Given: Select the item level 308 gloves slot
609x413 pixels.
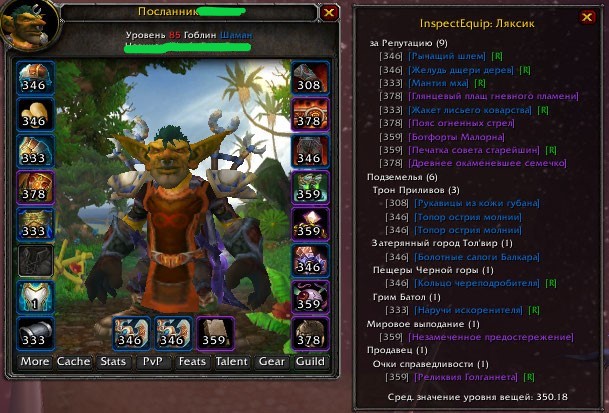Looking at the screenshot, I should [x=309, y=77].
